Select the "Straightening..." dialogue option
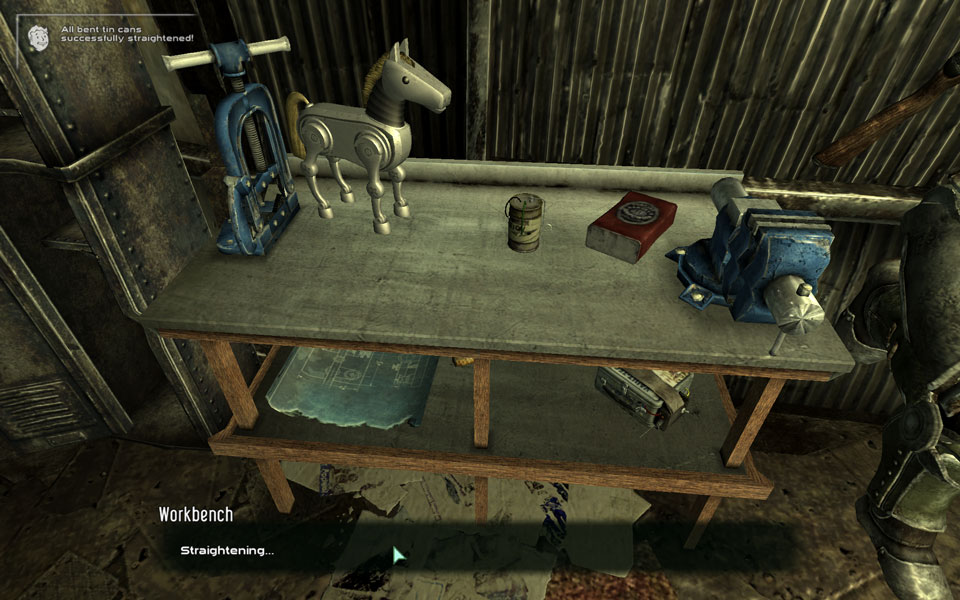Screen dimensions: 960x600 point(227,550)
